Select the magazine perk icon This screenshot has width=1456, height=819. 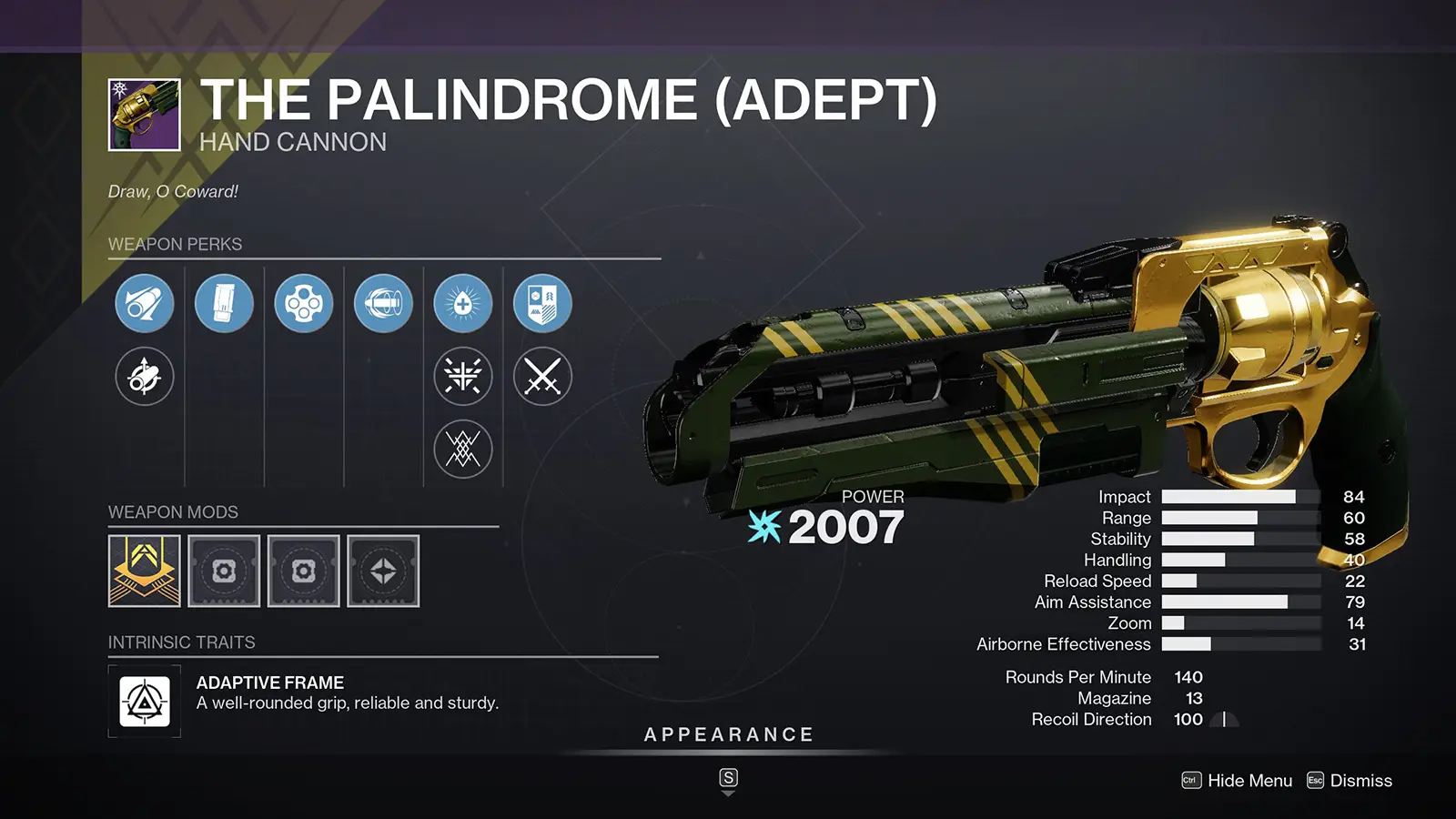pos(224,303)
